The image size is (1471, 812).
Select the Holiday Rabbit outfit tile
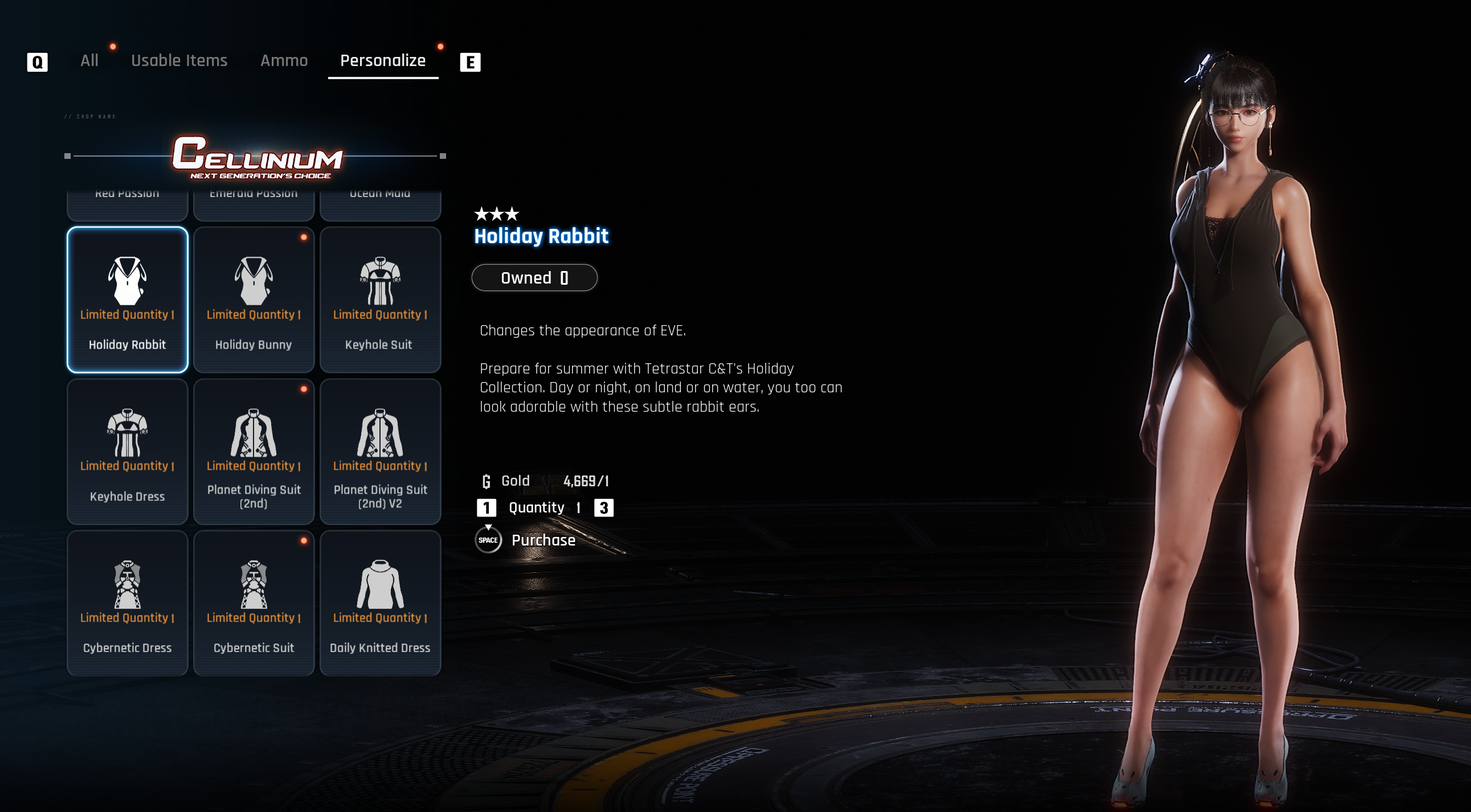point(128,300)
